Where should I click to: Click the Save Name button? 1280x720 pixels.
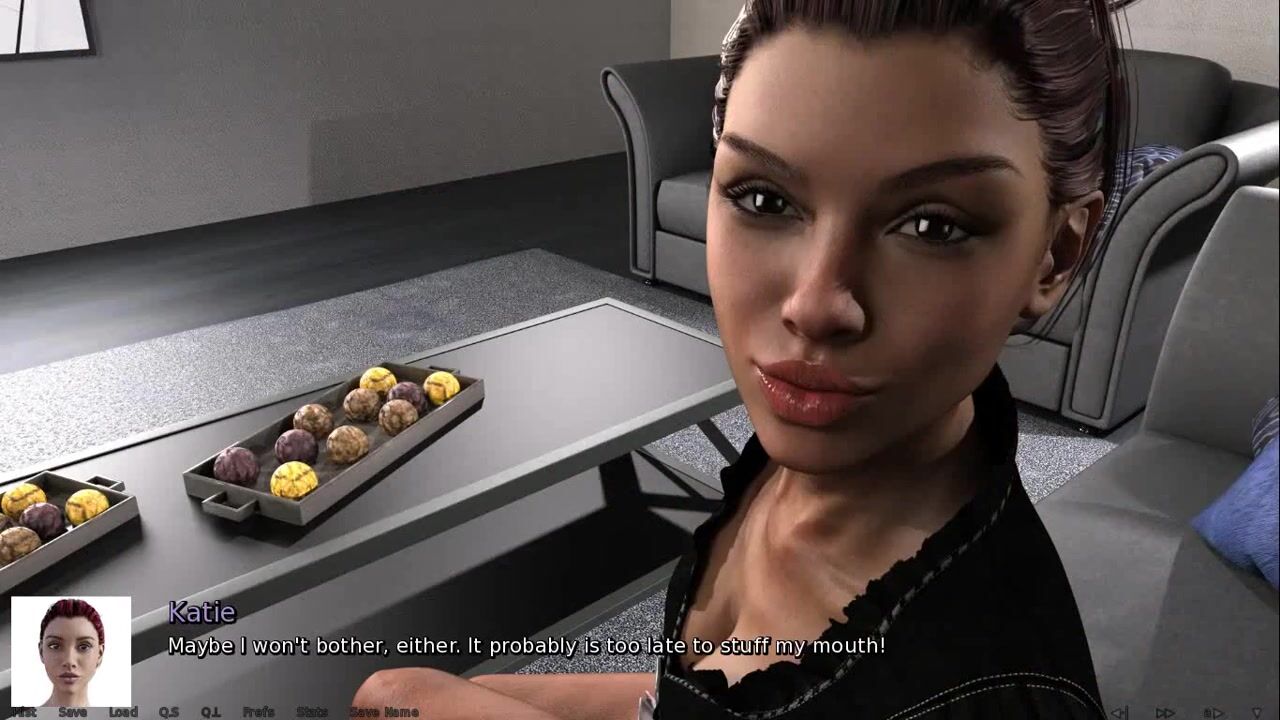coord(384,712)
